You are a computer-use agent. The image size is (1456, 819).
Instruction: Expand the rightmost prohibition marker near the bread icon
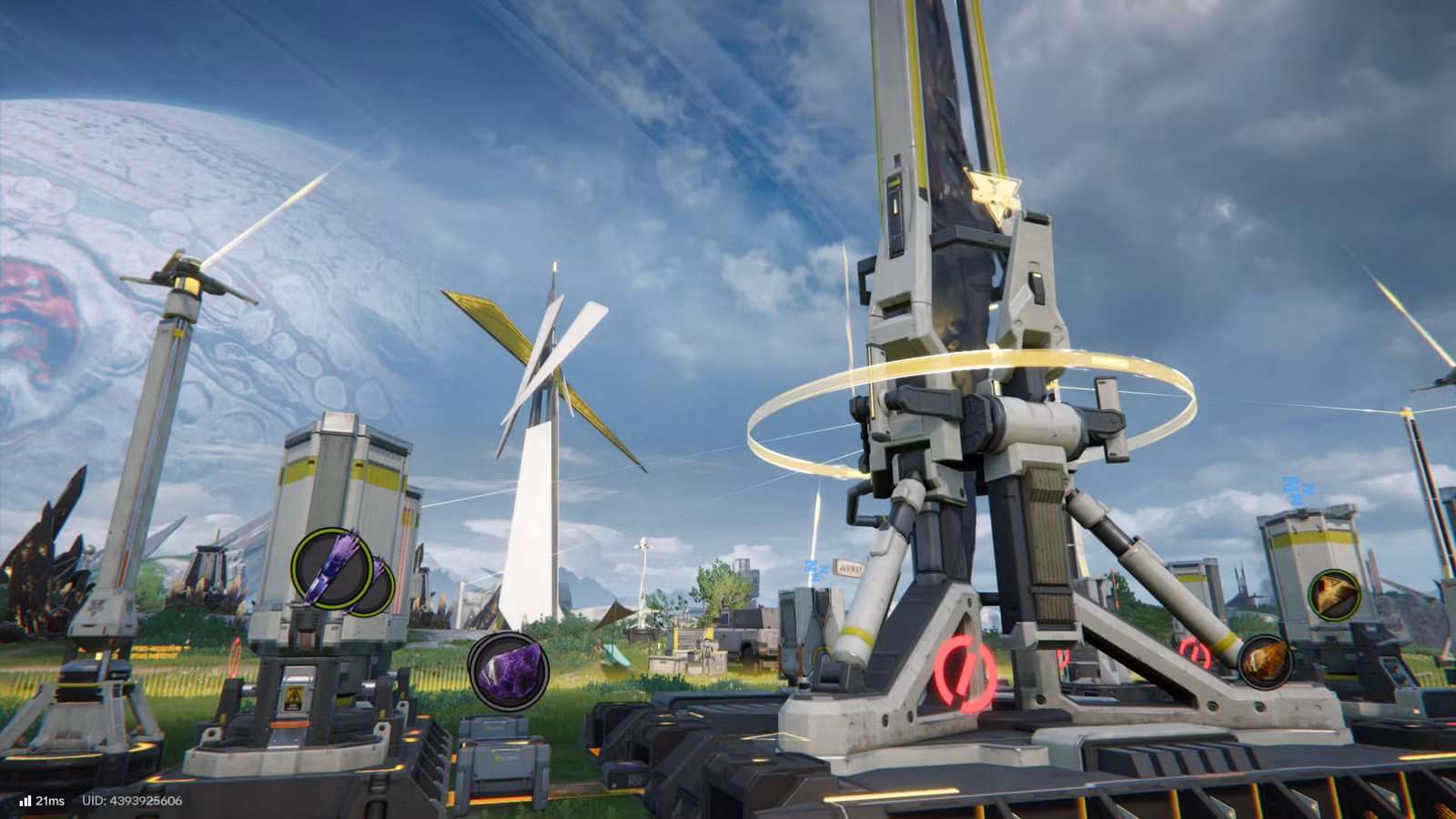click(1193, 651)
